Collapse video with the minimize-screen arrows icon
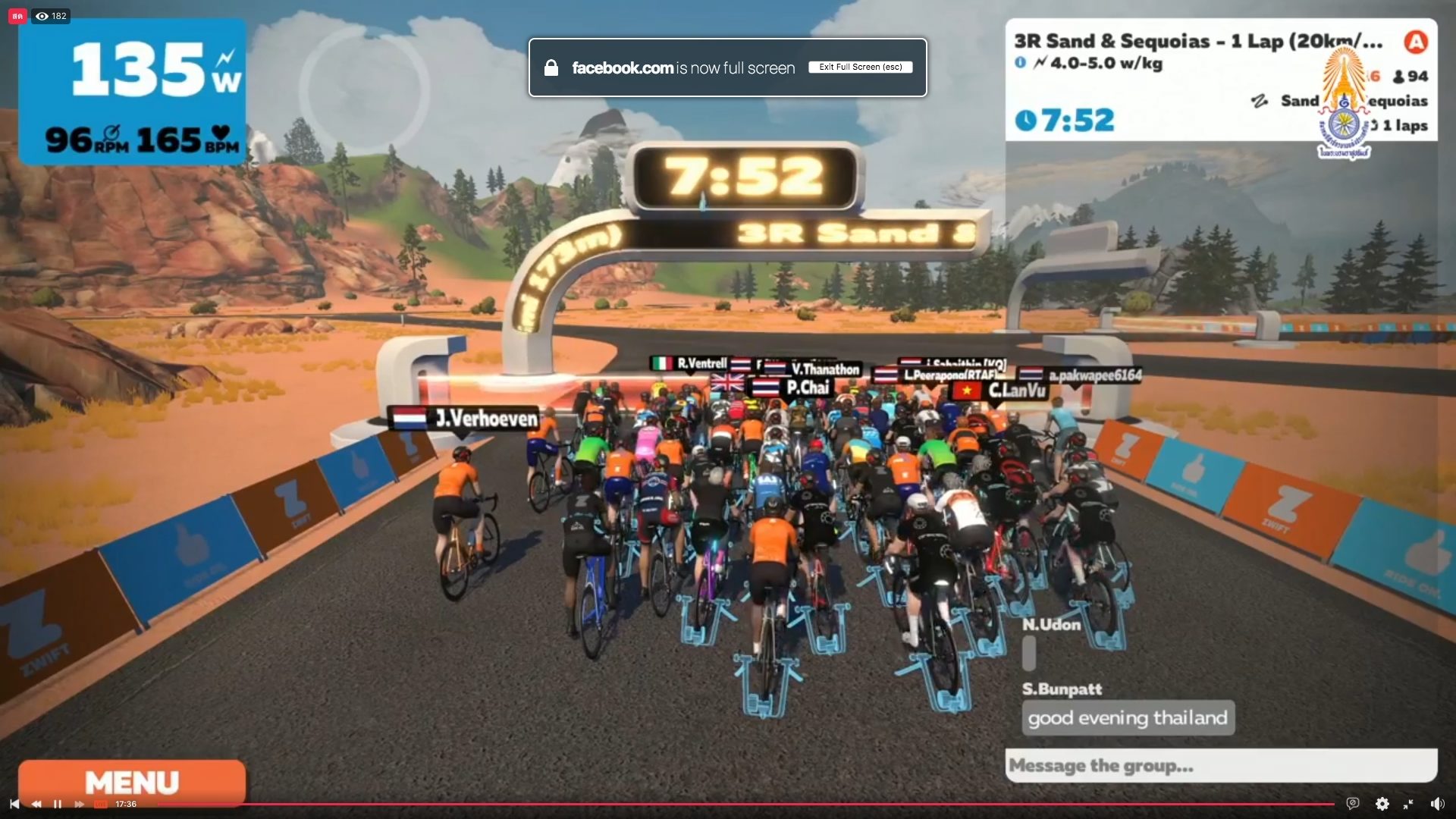The height and width of the screenshot is (819, 1456). point(1408,804)
